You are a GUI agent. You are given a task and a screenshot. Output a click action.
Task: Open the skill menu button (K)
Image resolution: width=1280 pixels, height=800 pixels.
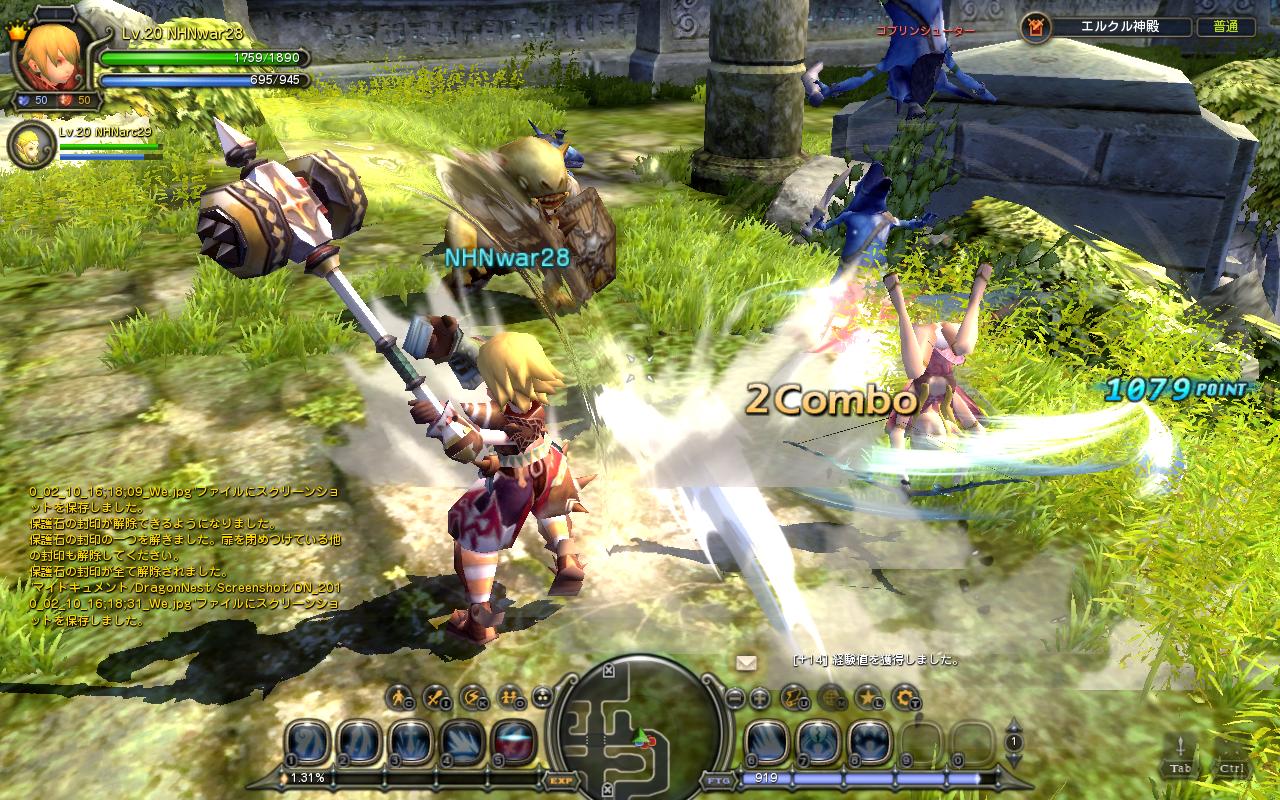471,696
